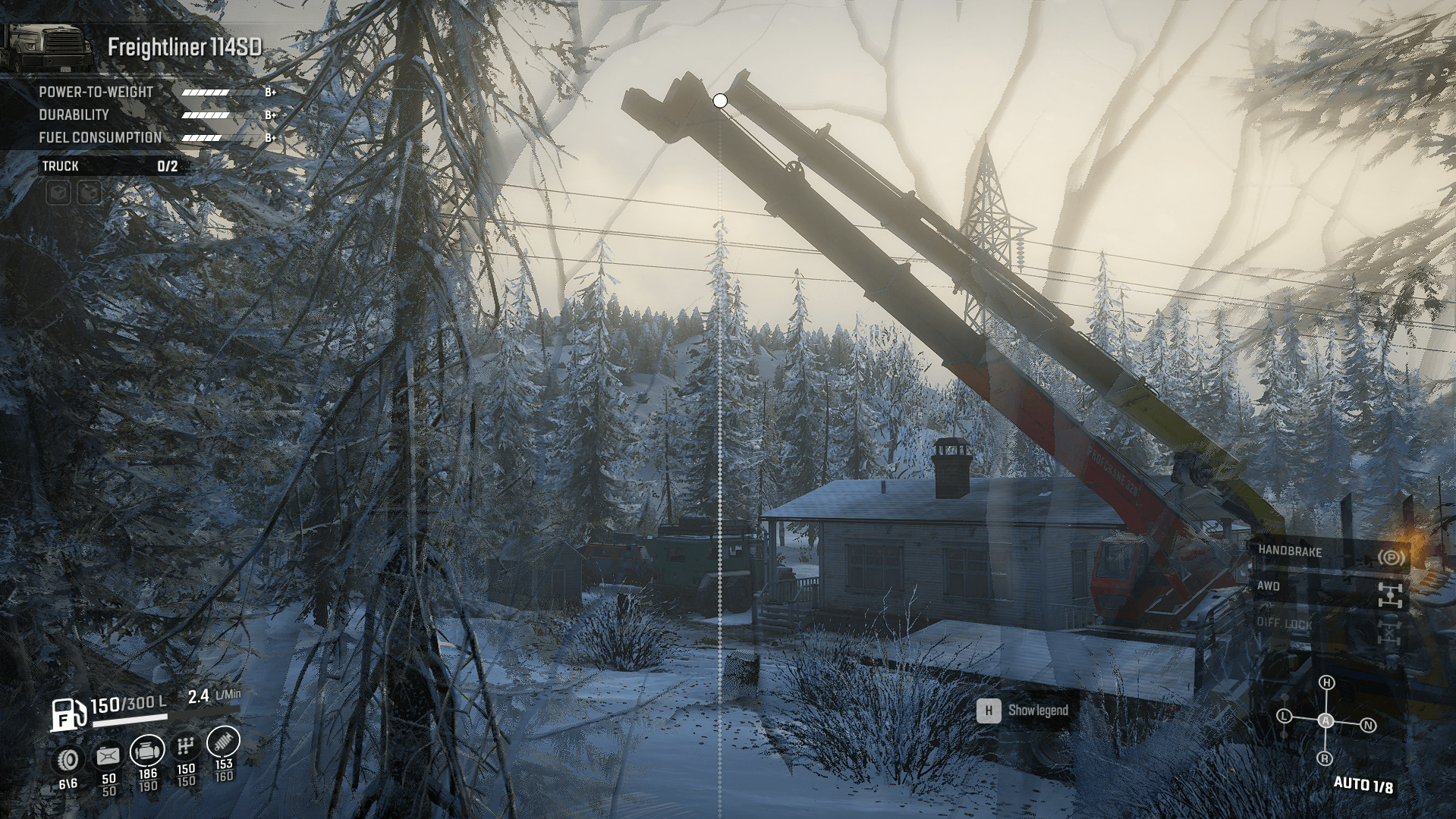Click the gearbox damage icon
1456x819 pixels.
(x=186, y=747)
